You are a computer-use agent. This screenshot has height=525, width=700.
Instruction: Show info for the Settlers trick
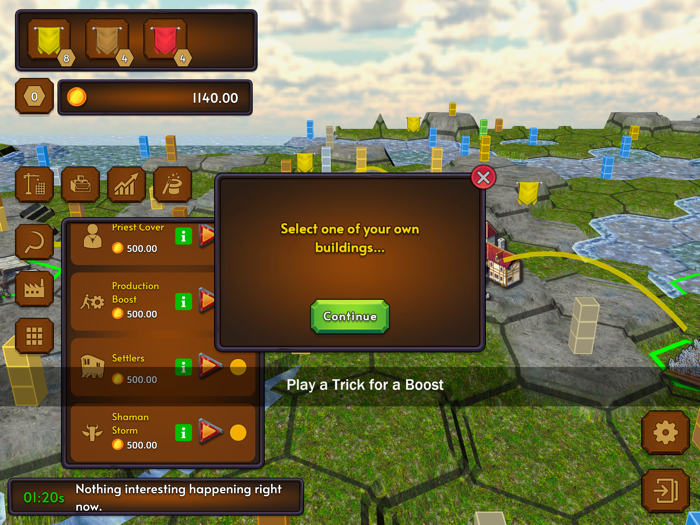click(x=184, y=366)
